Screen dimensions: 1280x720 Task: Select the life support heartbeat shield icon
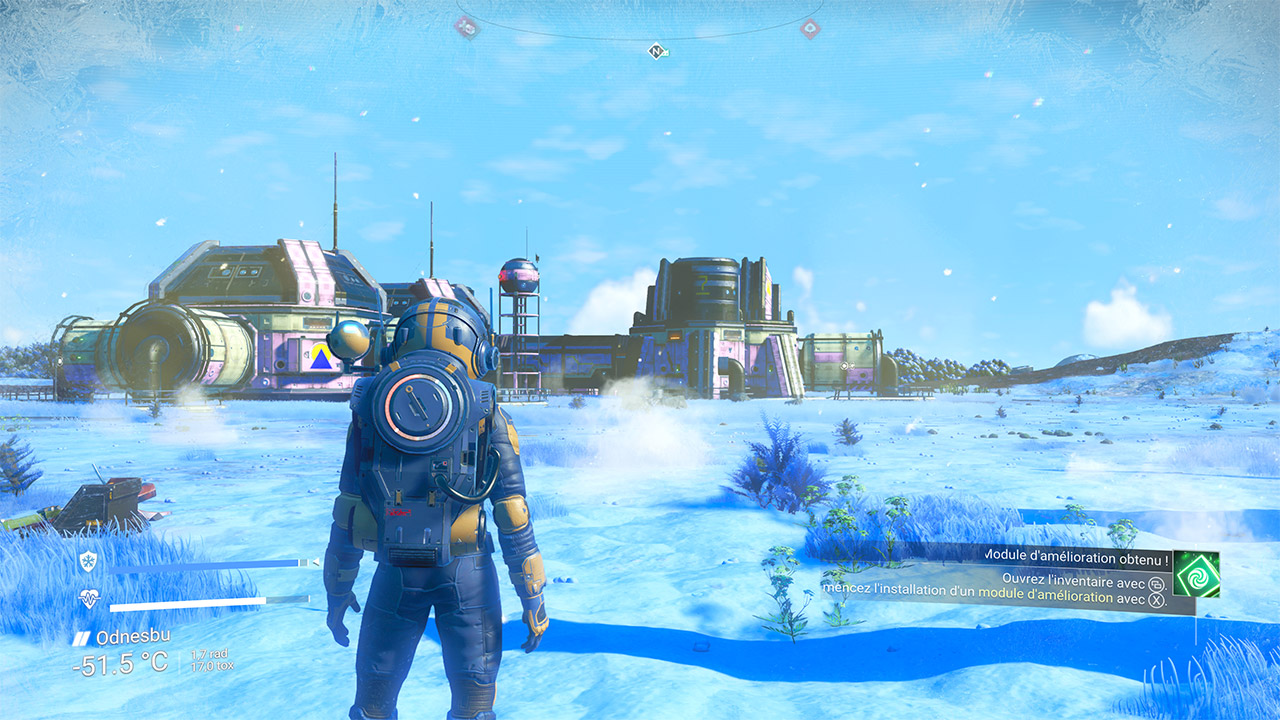point(88,599)
